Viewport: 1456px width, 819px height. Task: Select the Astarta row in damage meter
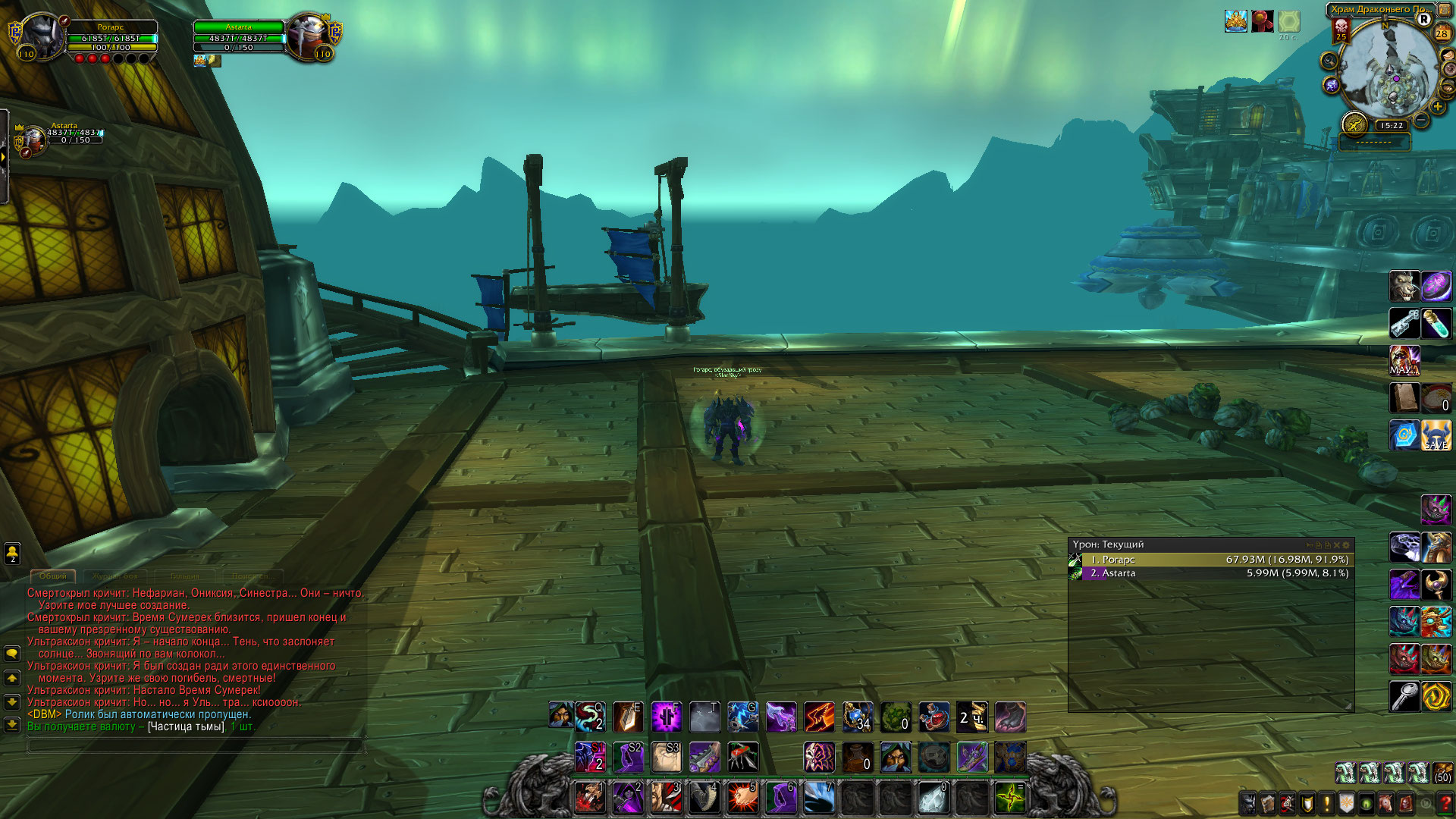pos(1210,573)
